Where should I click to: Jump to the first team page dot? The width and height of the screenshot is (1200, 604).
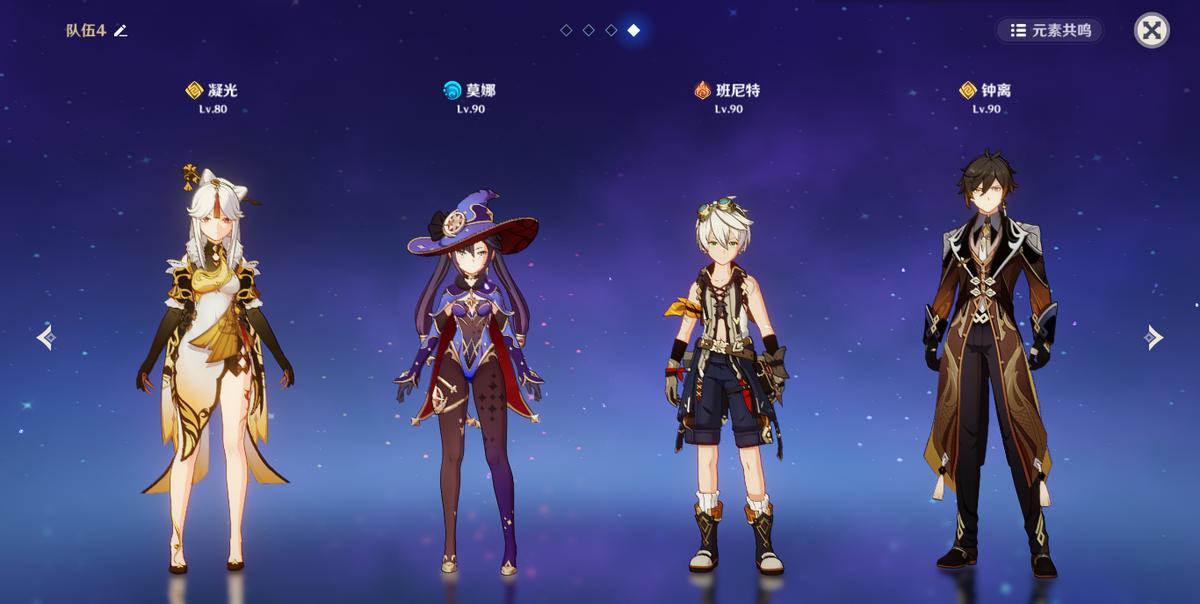[x=566, y=31]
